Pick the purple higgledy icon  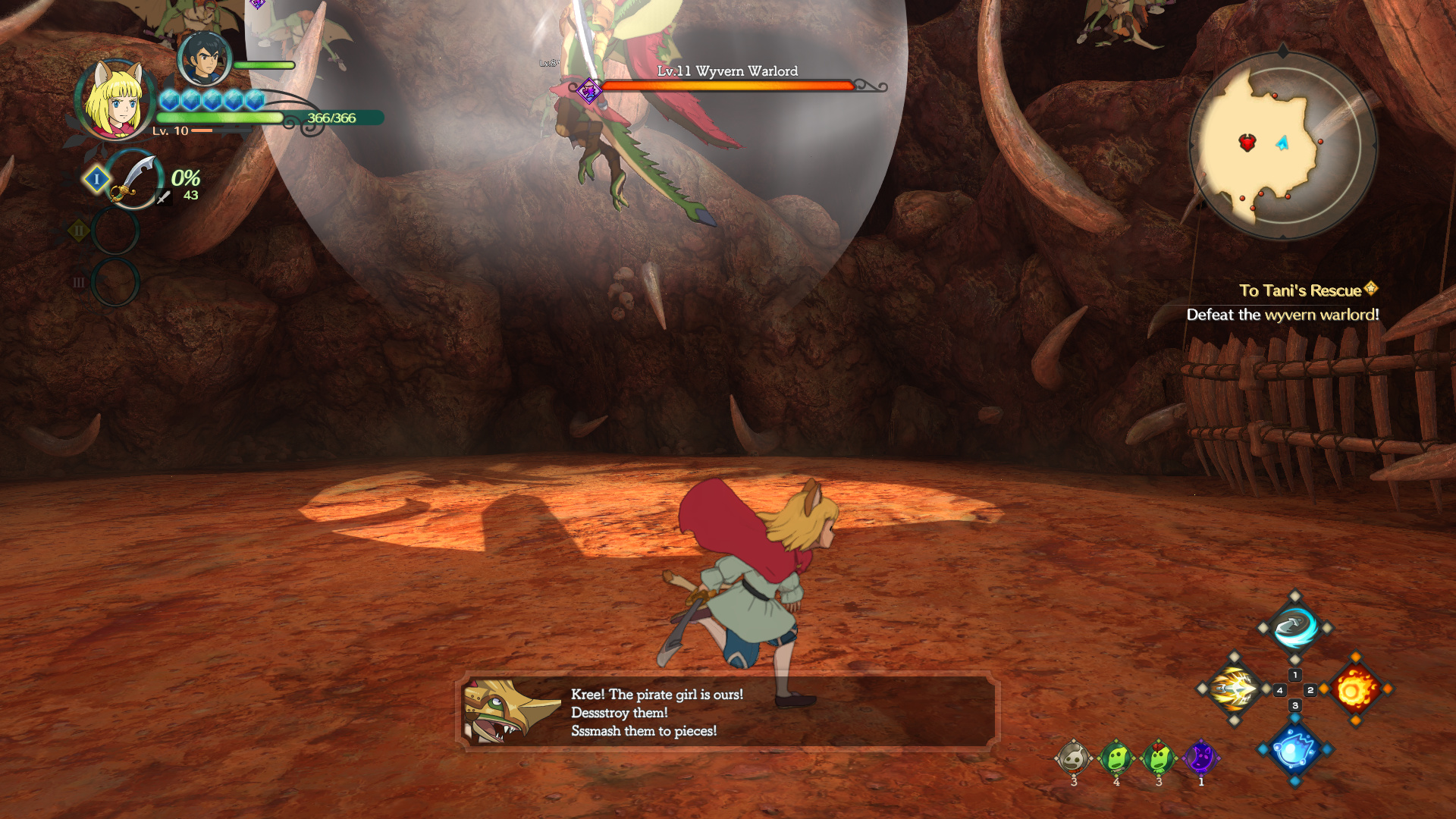point(1200,758)
